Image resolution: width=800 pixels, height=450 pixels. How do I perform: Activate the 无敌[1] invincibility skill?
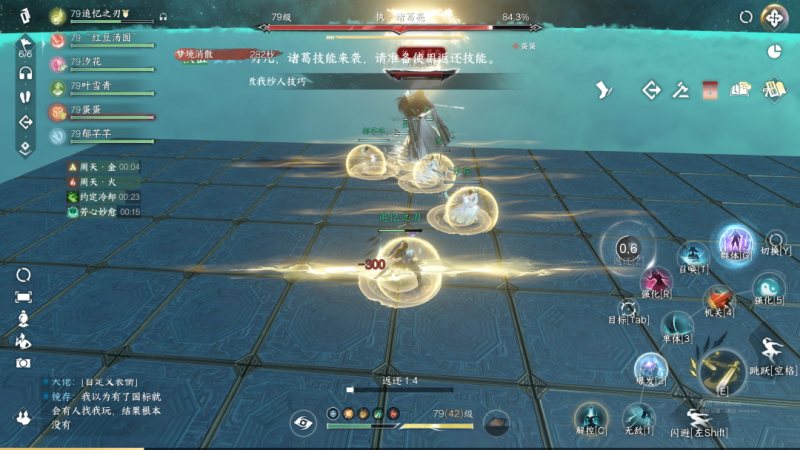tap(638, 417)
